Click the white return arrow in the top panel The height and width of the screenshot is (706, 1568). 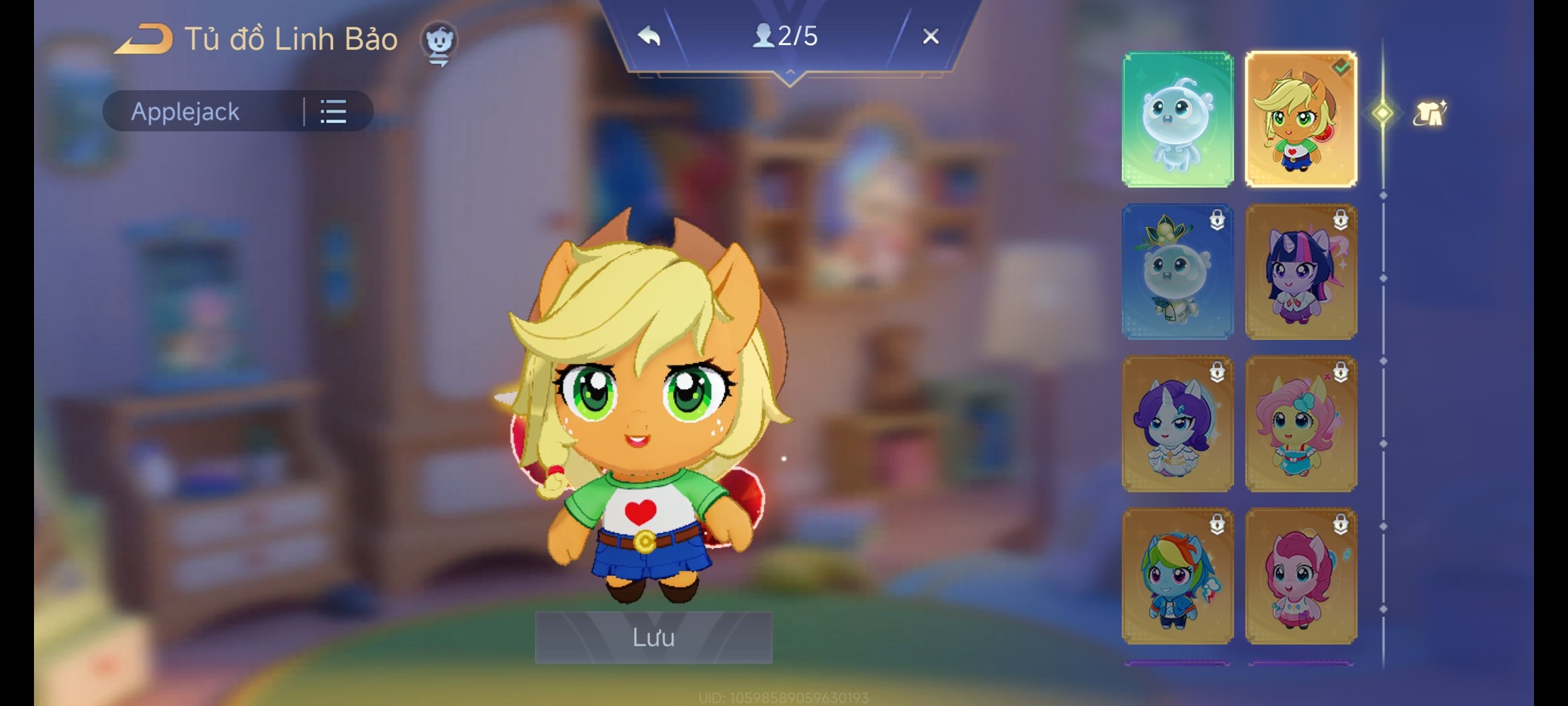pyautogui.click(x=649, y=36)
